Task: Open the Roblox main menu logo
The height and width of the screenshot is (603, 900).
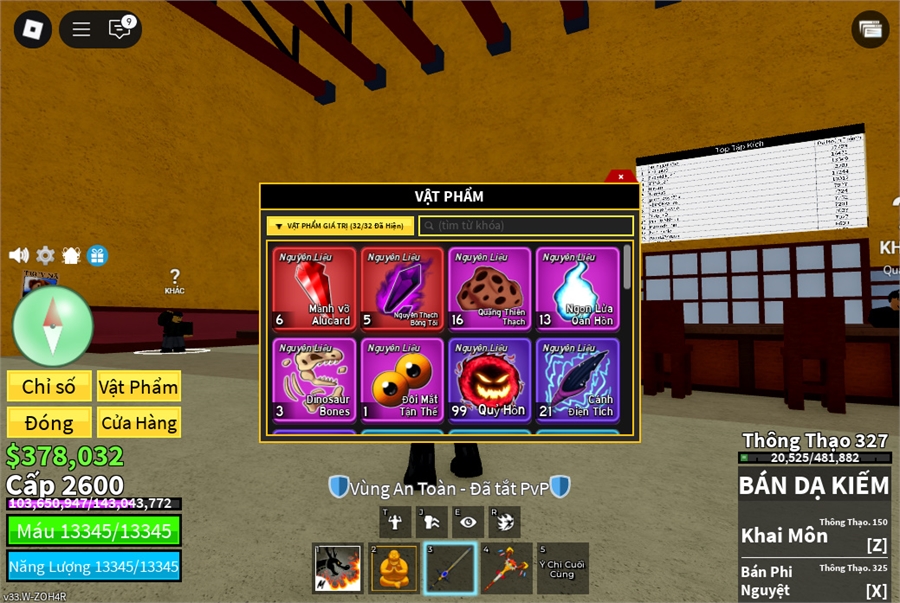Action: 33,29
